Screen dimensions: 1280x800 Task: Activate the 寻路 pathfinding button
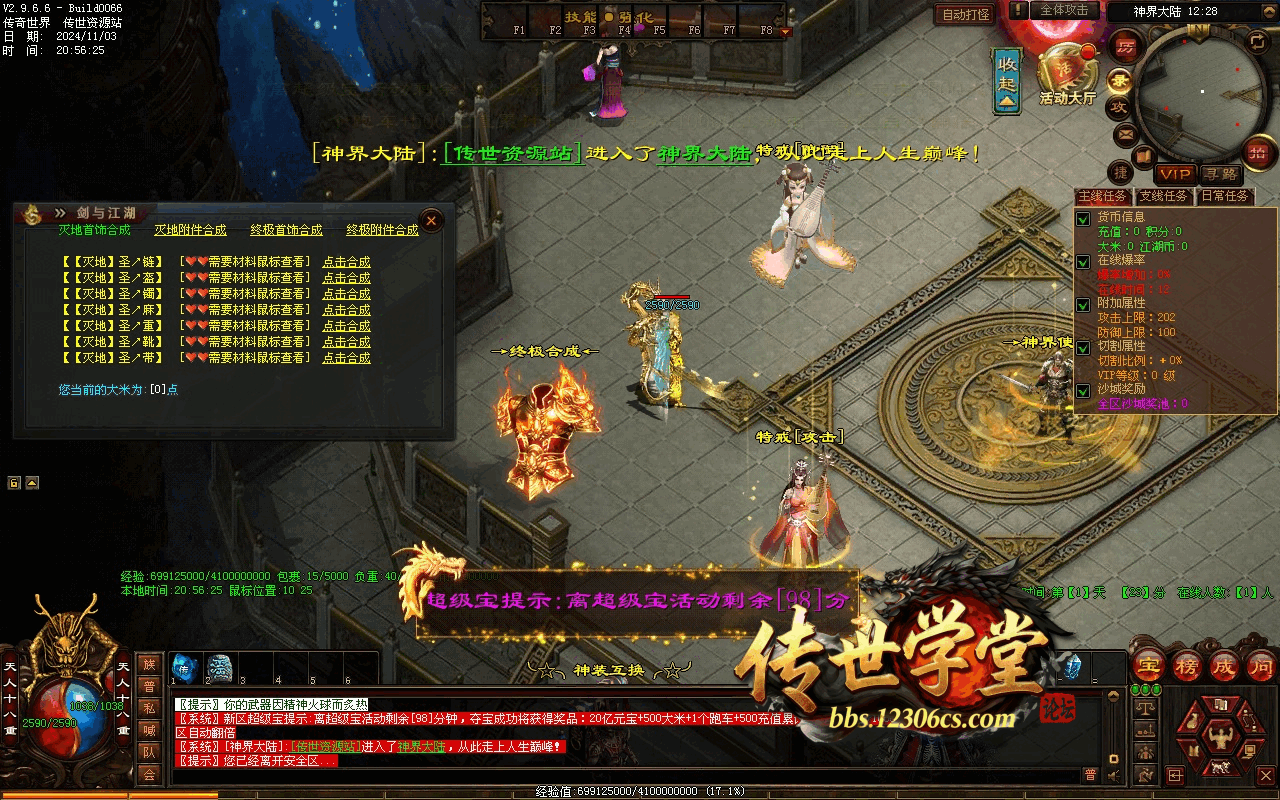[1219, 174]
